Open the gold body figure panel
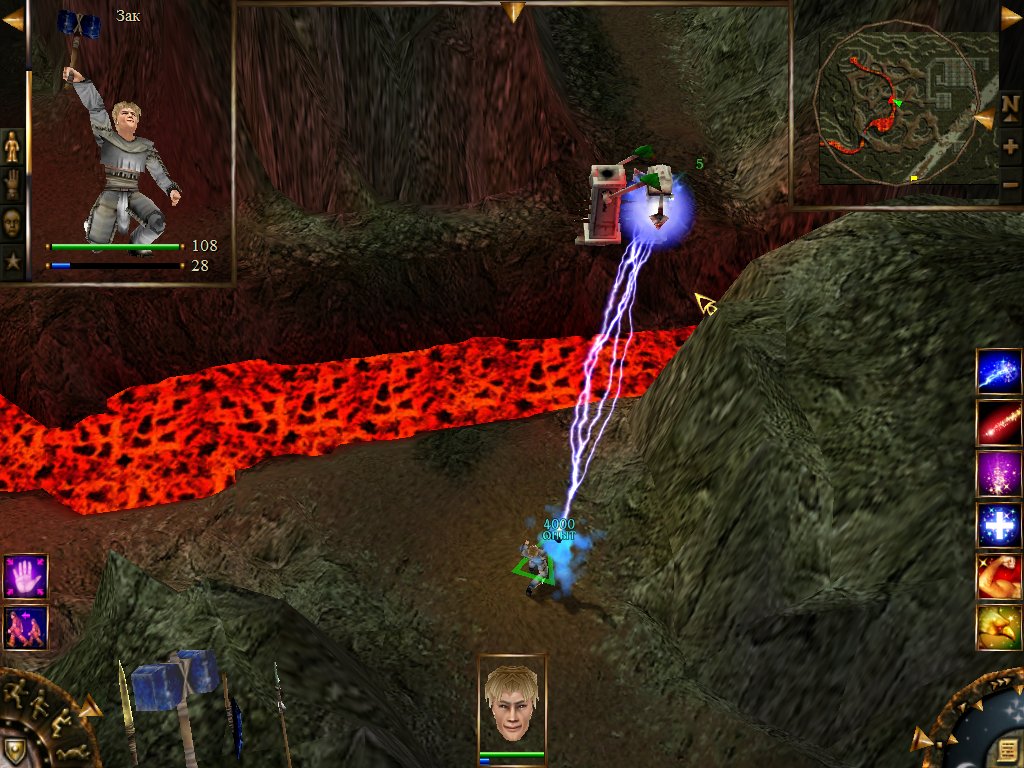1024x768 pixels. click(x=13, y=148)
